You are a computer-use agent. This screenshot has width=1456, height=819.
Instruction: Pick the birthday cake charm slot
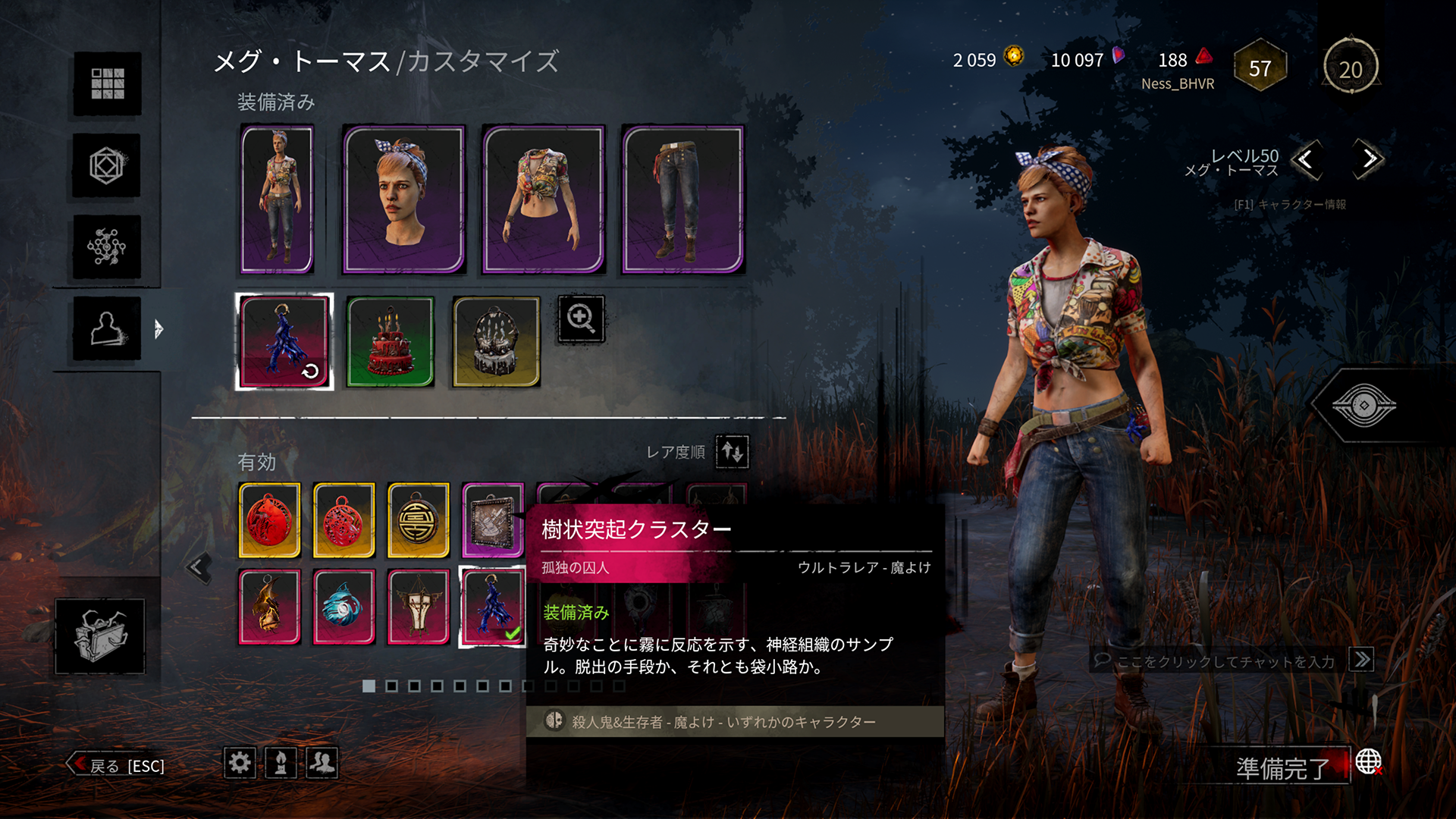point(390,341)
